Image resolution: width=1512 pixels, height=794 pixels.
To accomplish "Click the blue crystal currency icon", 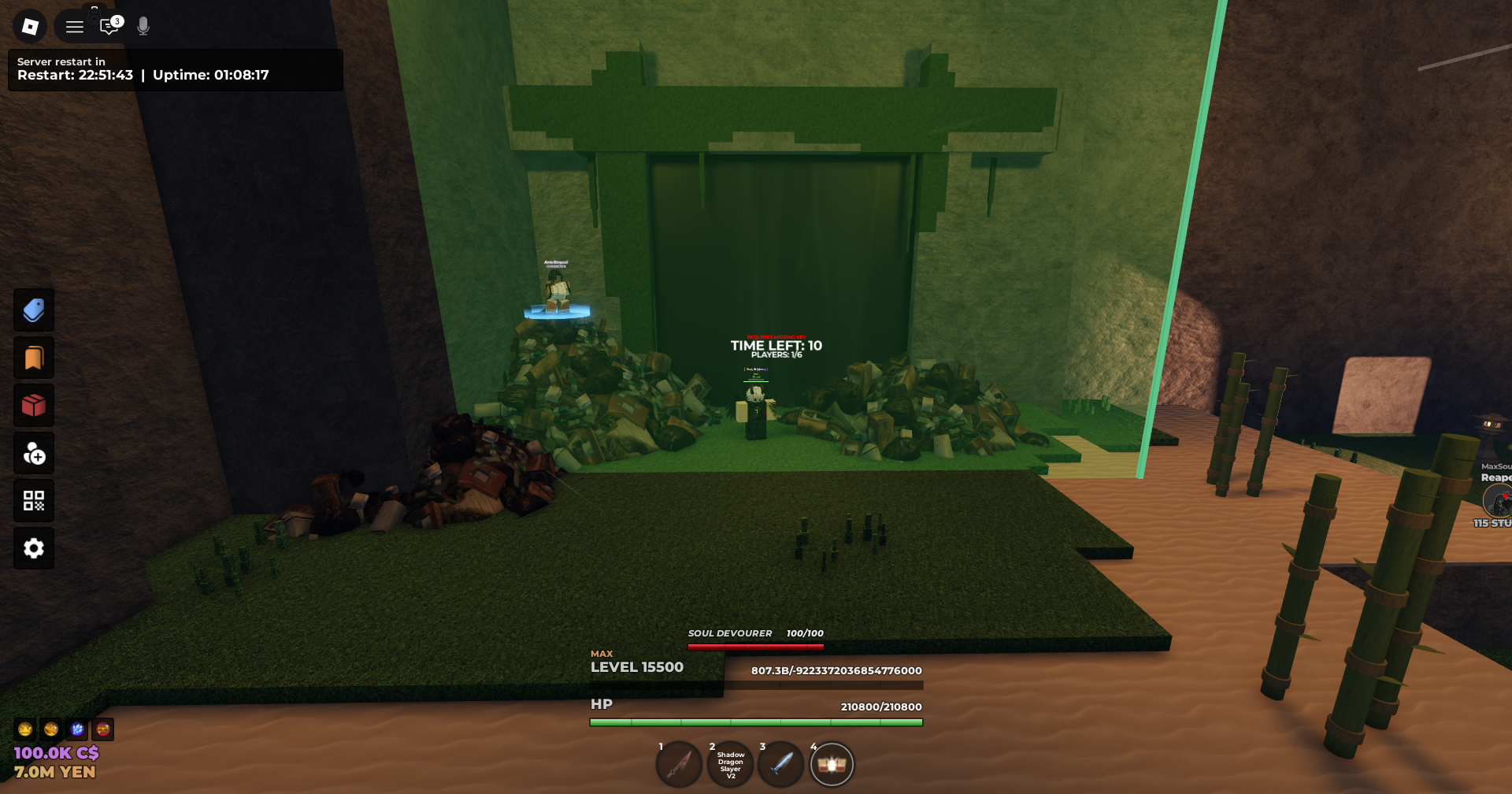I will (x=76, y=730).
